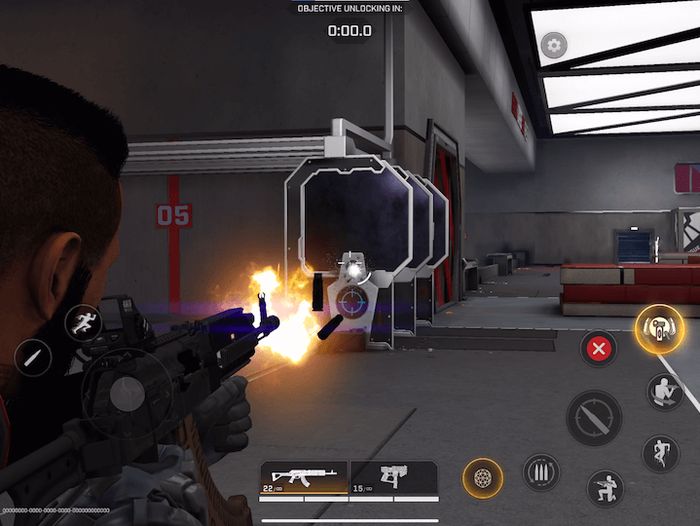Viewport: 700px width, 526px height.
Task: Activate the gold-glowing sphere ability
Action: coord(482,479)
